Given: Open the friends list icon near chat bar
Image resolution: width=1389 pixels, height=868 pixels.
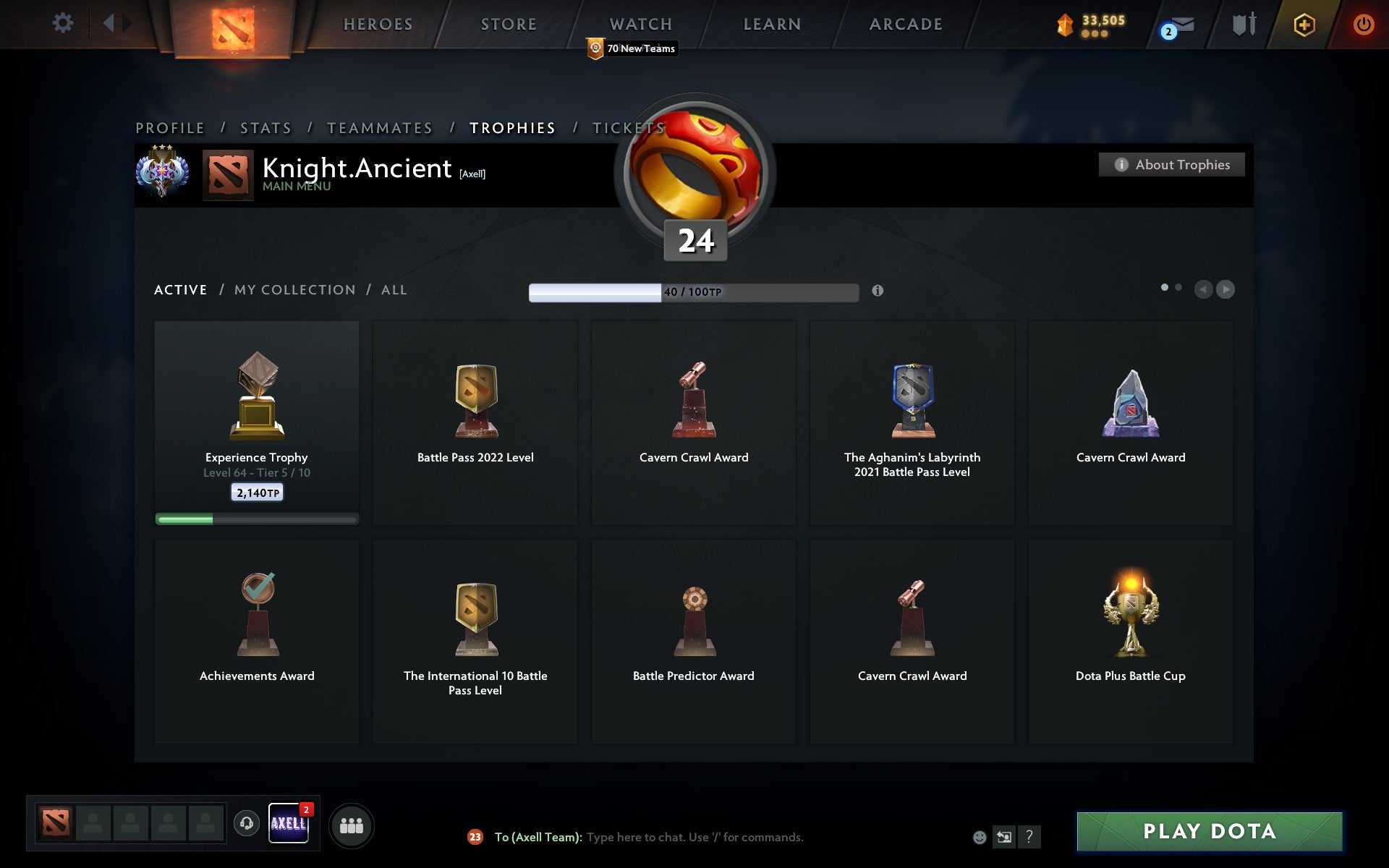Looking at the screenshot, I should point(352,824).
